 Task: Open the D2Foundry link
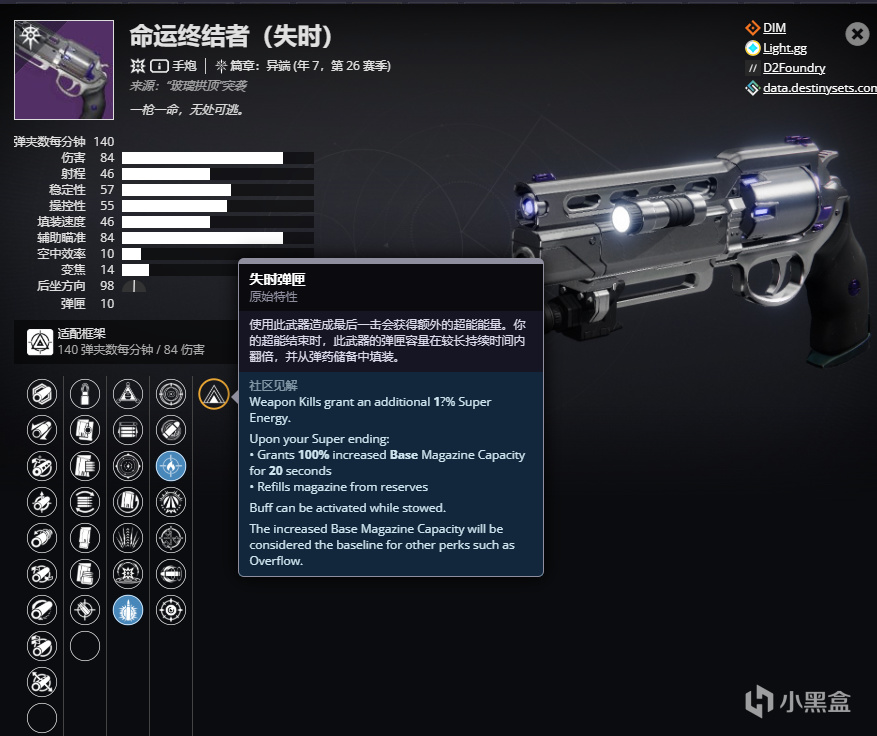click(x=794, y=68)
